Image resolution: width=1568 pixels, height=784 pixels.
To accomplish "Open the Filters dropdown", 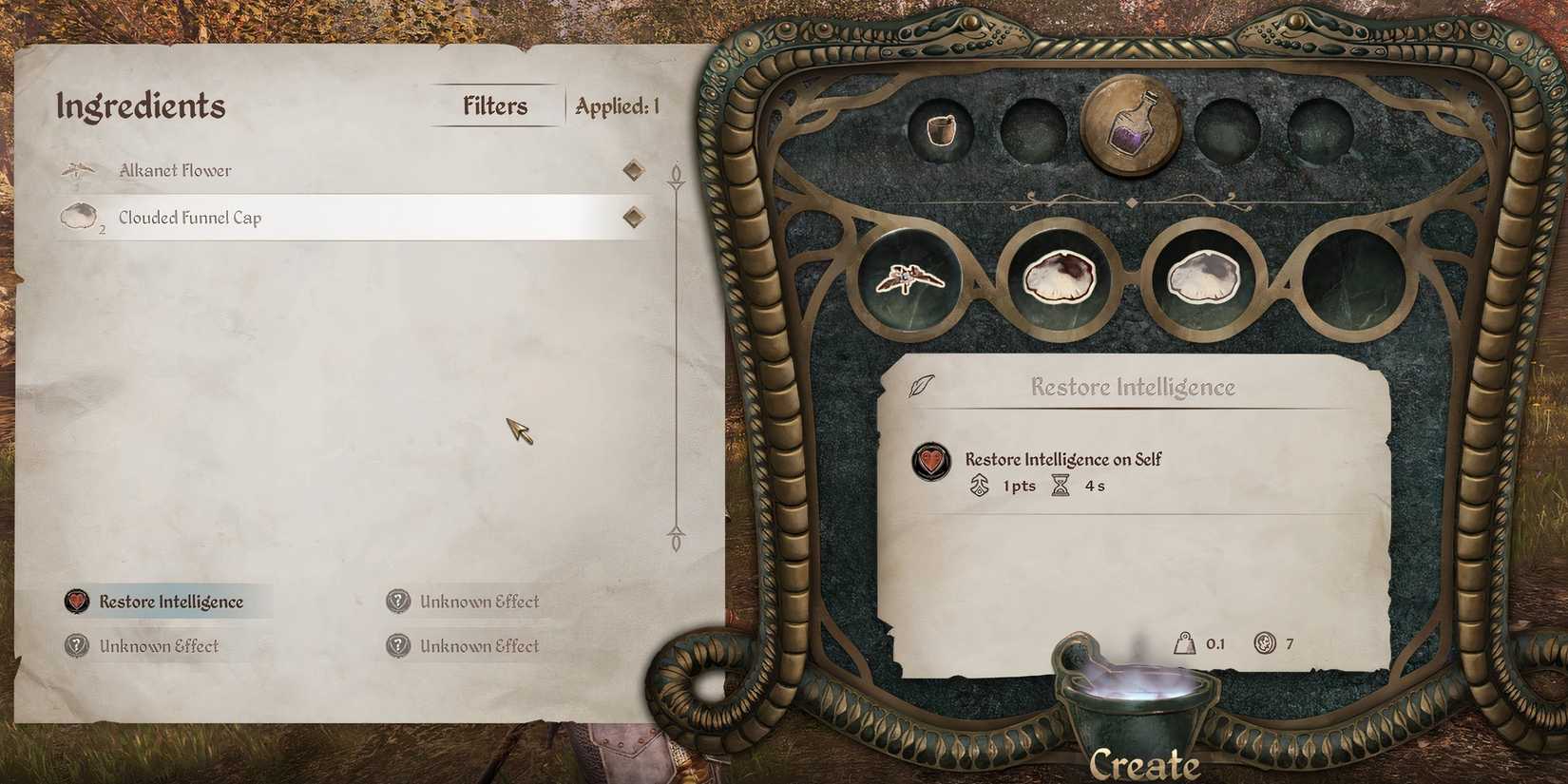I will pos(494,105).
